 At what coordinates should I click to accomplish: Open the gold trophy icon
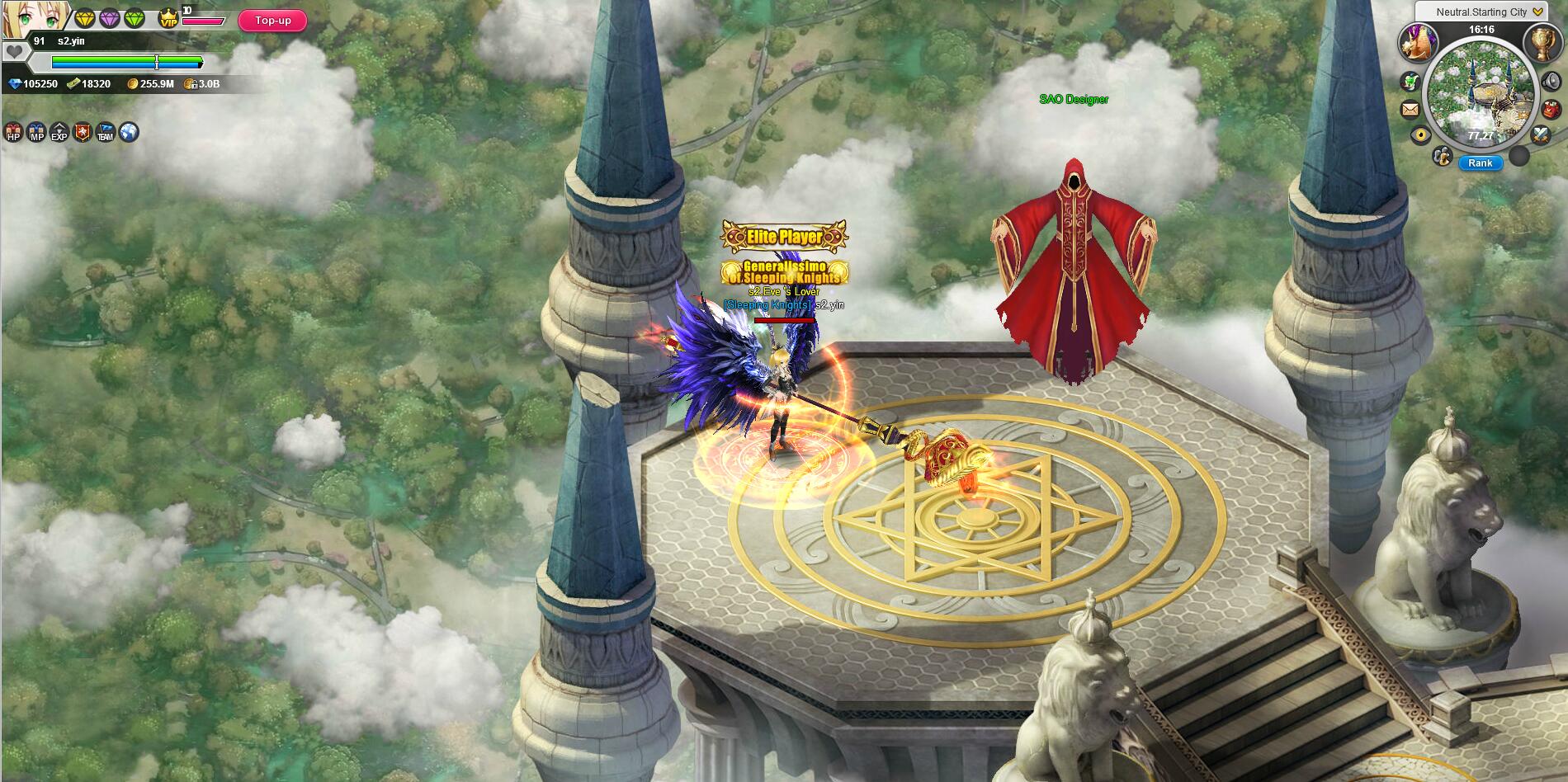pos(1542,41)
